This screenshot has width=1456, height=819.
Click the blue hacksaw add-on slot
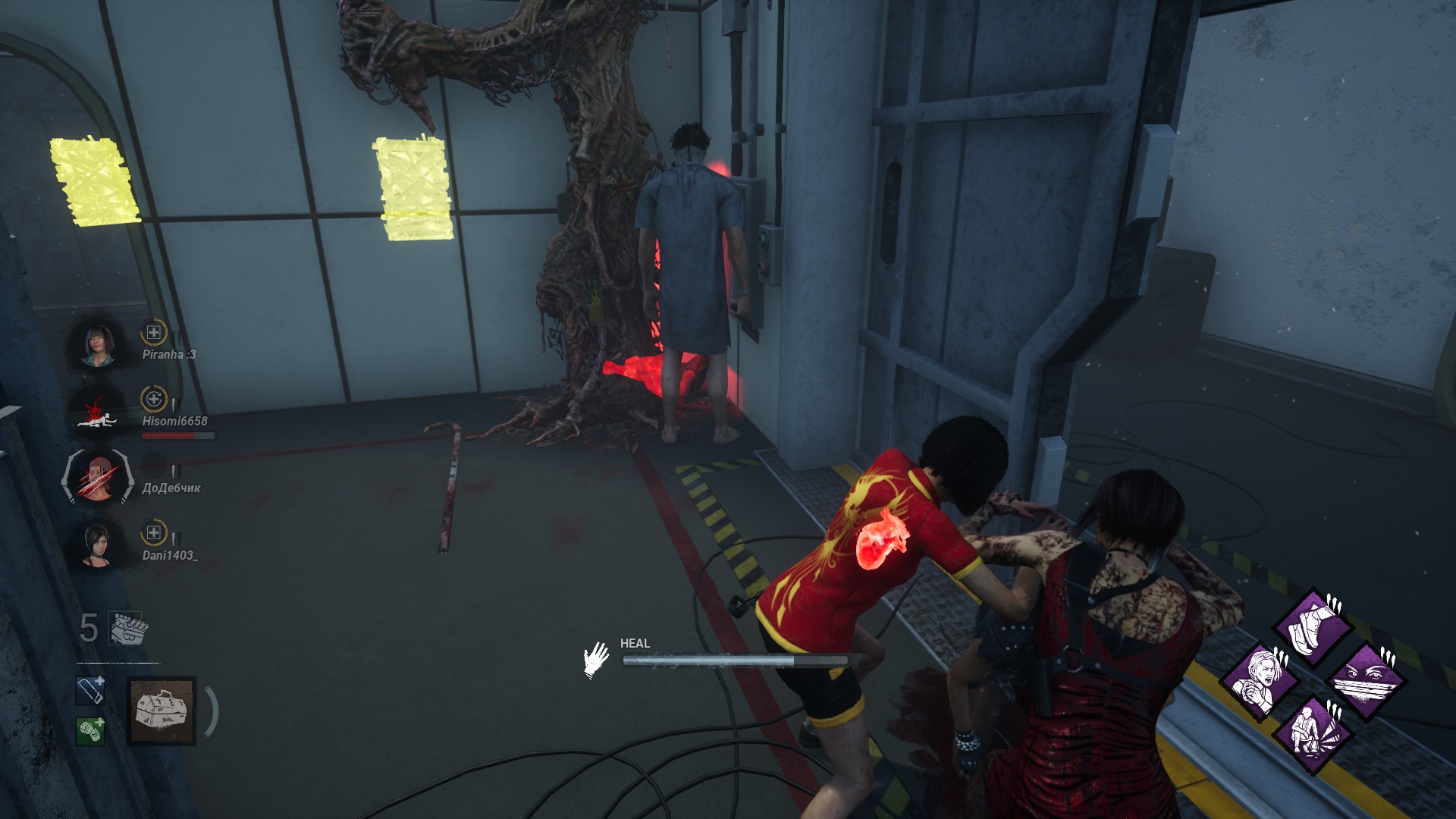pos(90,691)
